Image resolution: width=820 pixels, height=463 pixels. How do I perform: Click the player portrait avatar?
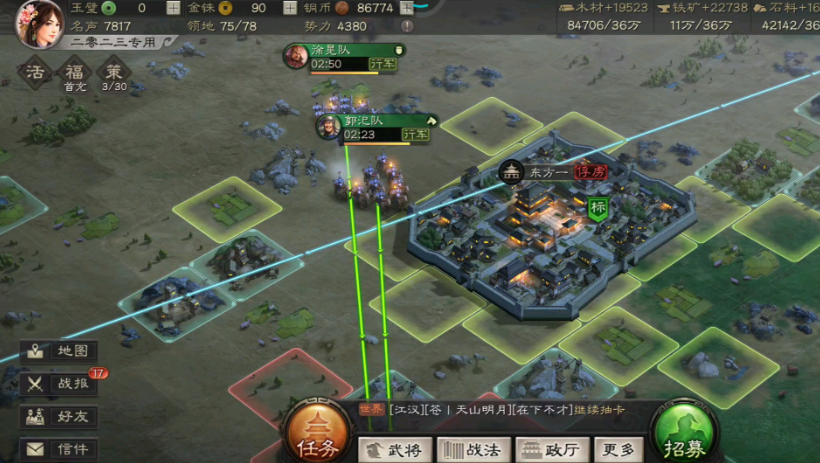click(37, 23)
